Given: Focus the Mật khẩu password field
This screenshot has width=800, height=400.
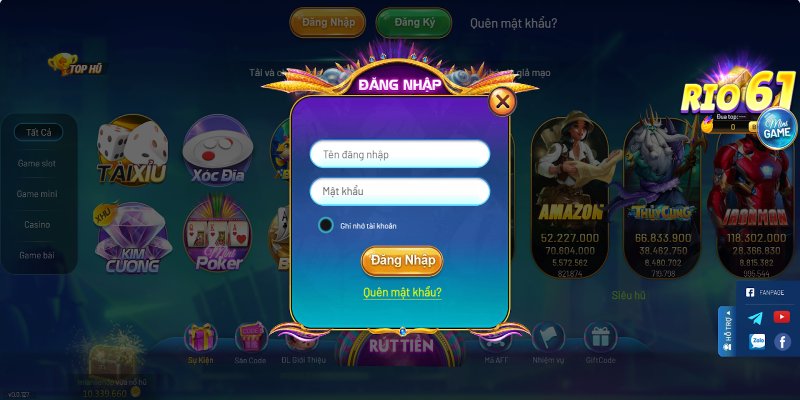Looking at the screenshot, I should coord(399,191).
